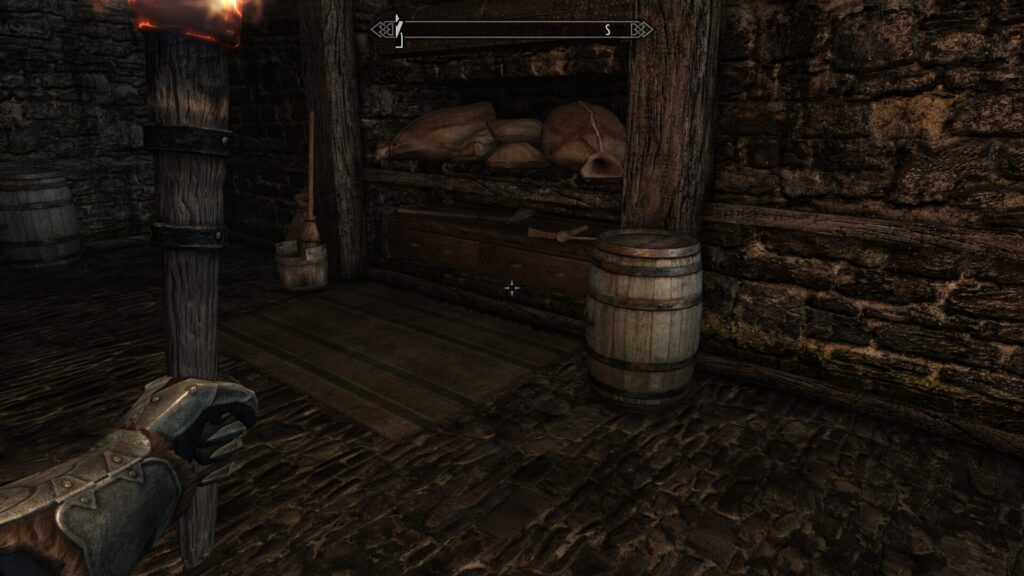This screenshot has height=576, width=1024.
Task: Click the compass bar showing South
Action: (x=511, y=30)
